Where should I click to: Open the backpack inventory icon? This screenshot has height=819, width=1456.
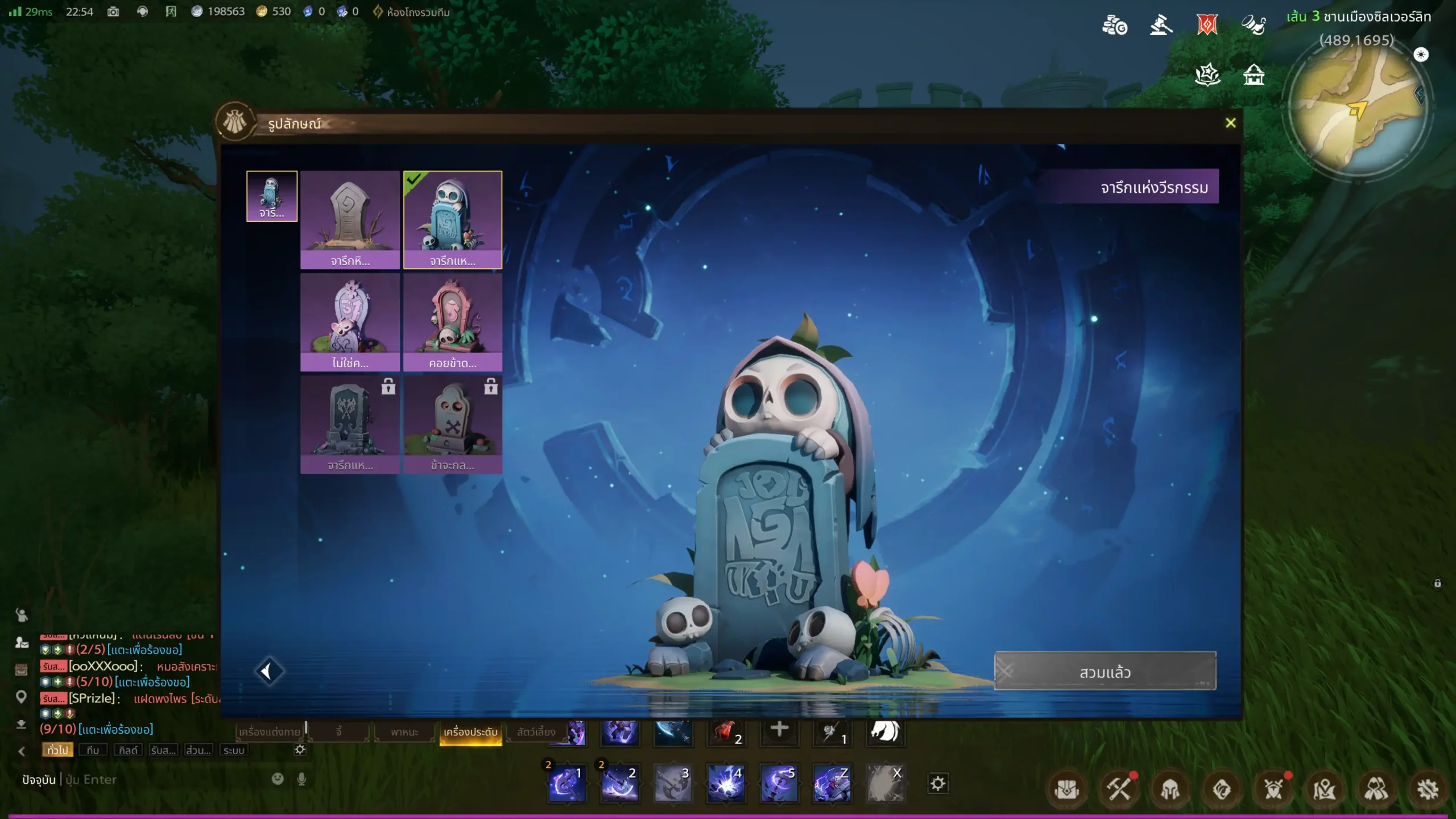coord(1067,789)
